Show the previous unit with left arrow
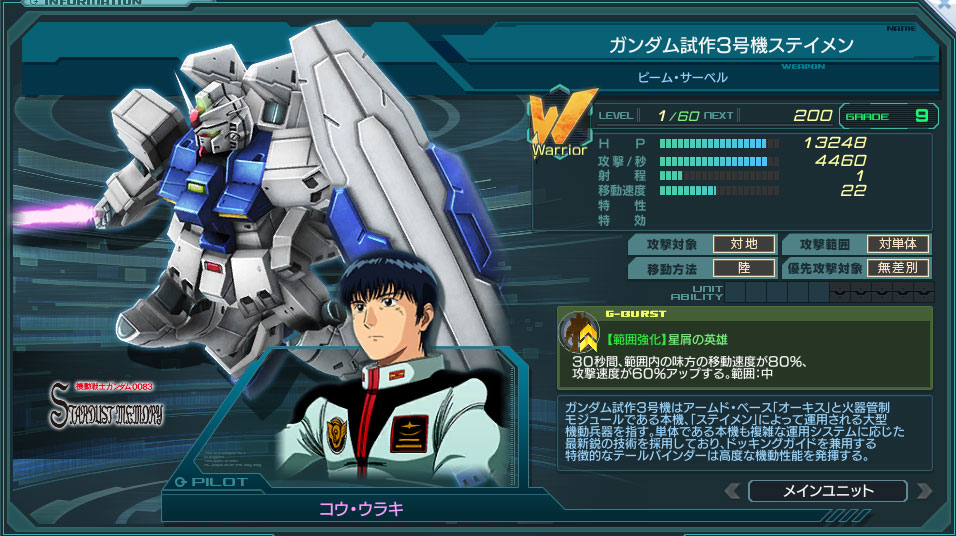The image size is (956, 536). pyautogui.click(x=732, y=491)
